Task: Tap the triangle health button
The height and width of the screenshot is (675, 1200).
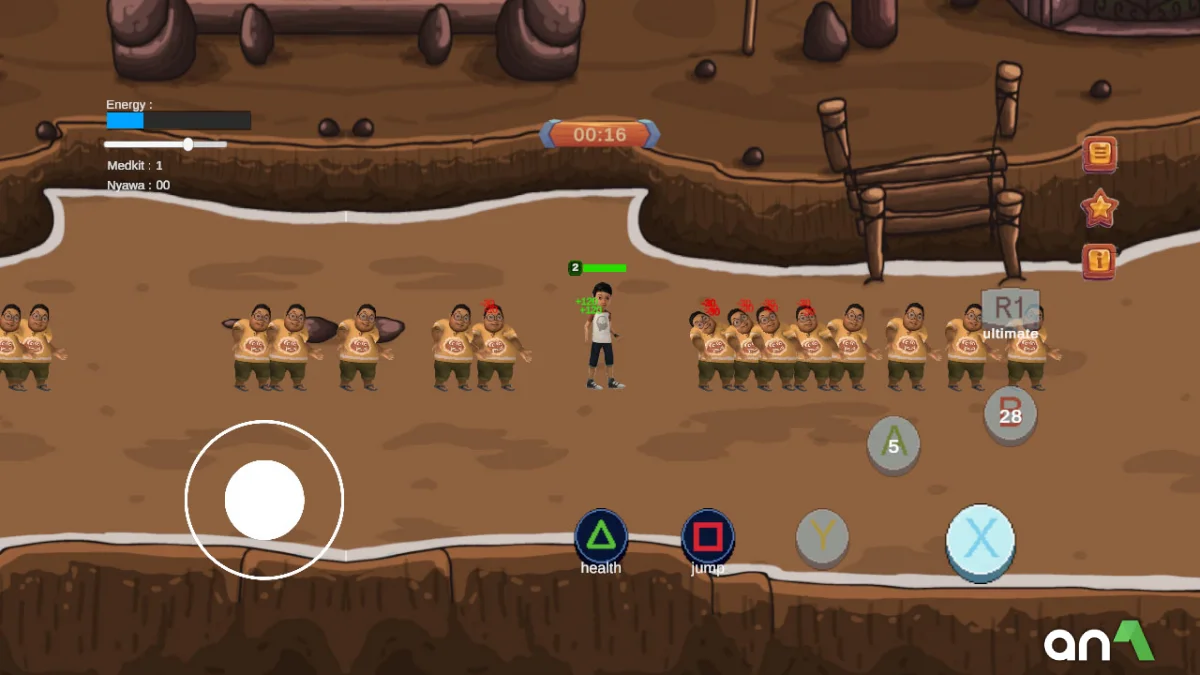Action: [600, 537]
